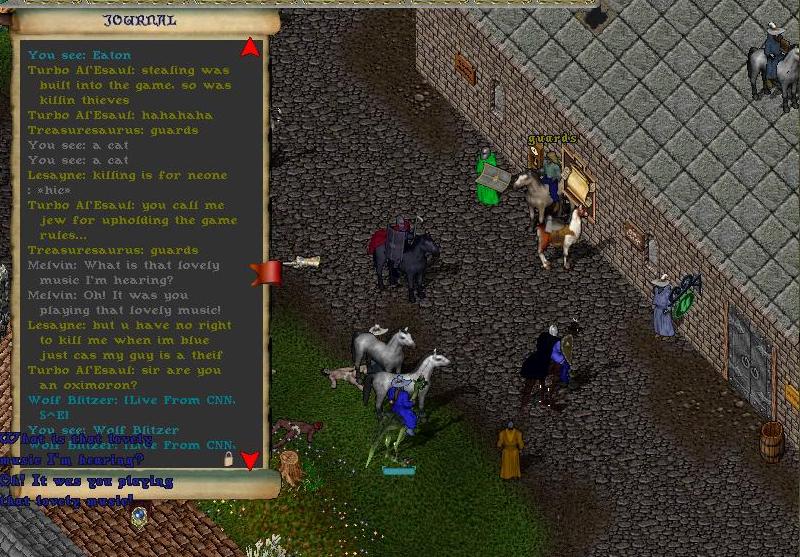Click the round gem at the Journal's bottom edge

pos(139,517)
